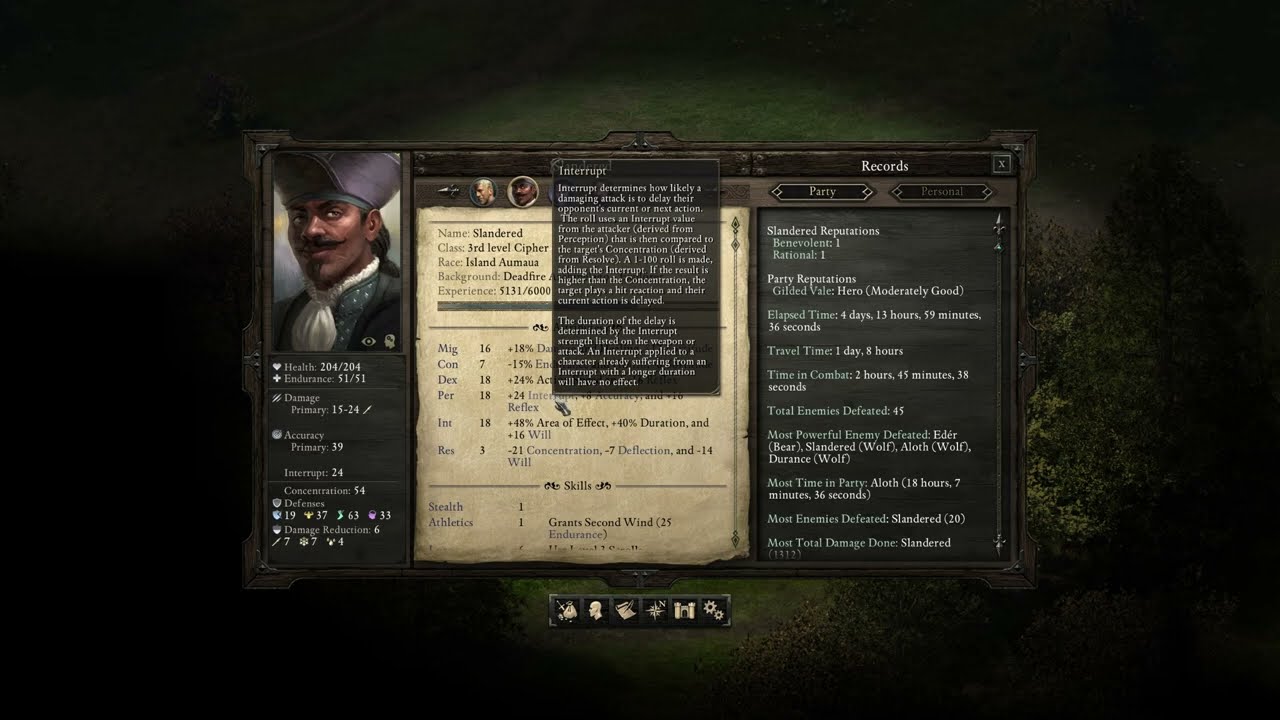Switch to the Party records tab
The width and height of the screenshot is (1280, 720).
822,191
